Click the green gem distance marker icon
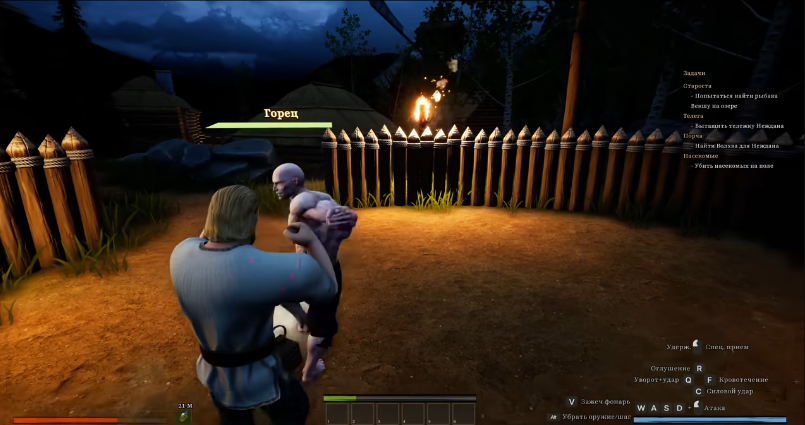805x425 pixels. coord(184,415)
